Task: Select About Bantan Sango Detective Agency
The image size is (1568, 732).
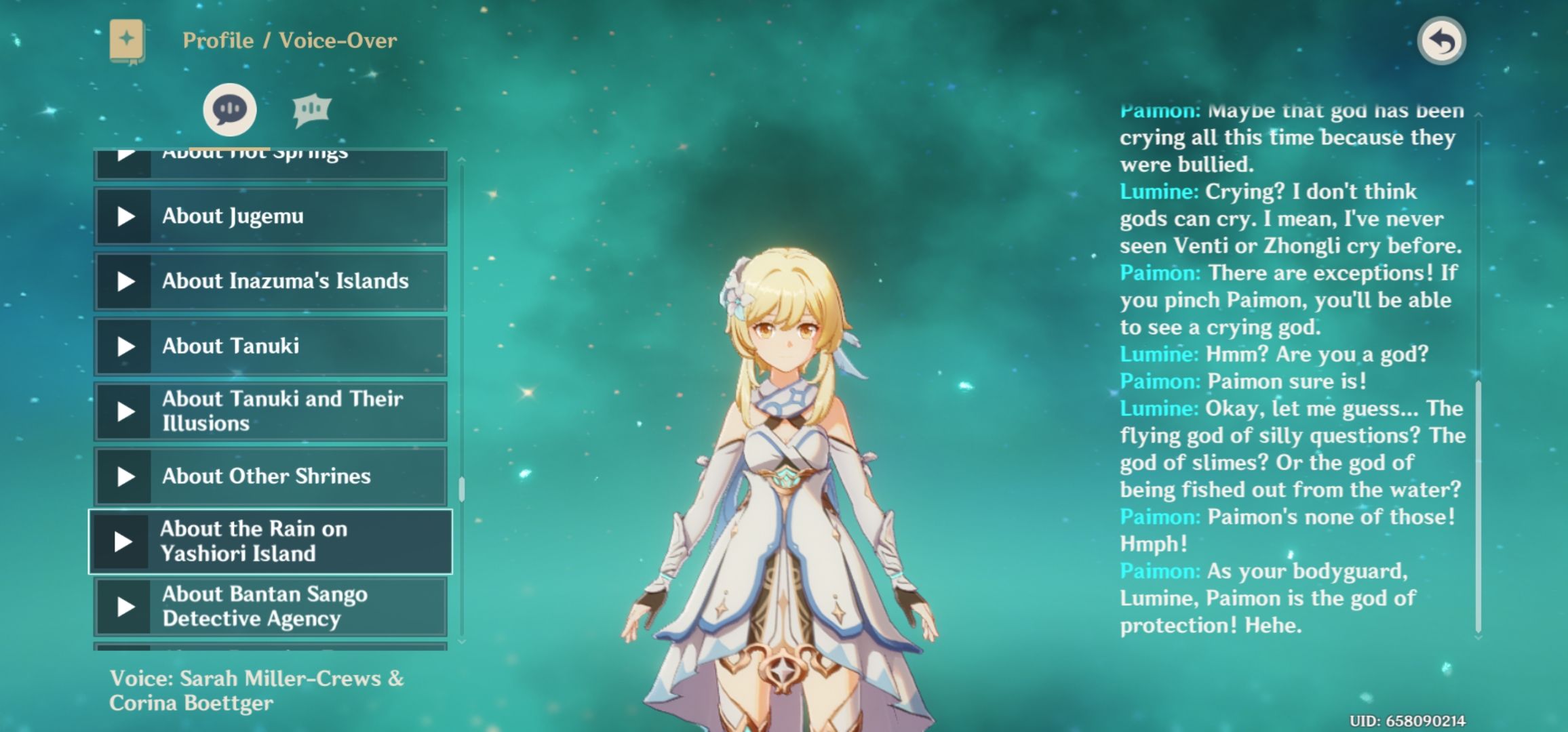Action: click(264, 607)
